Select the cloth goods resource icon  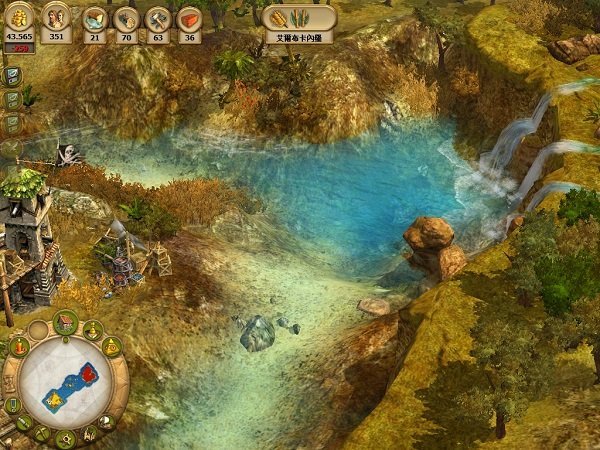94,18
